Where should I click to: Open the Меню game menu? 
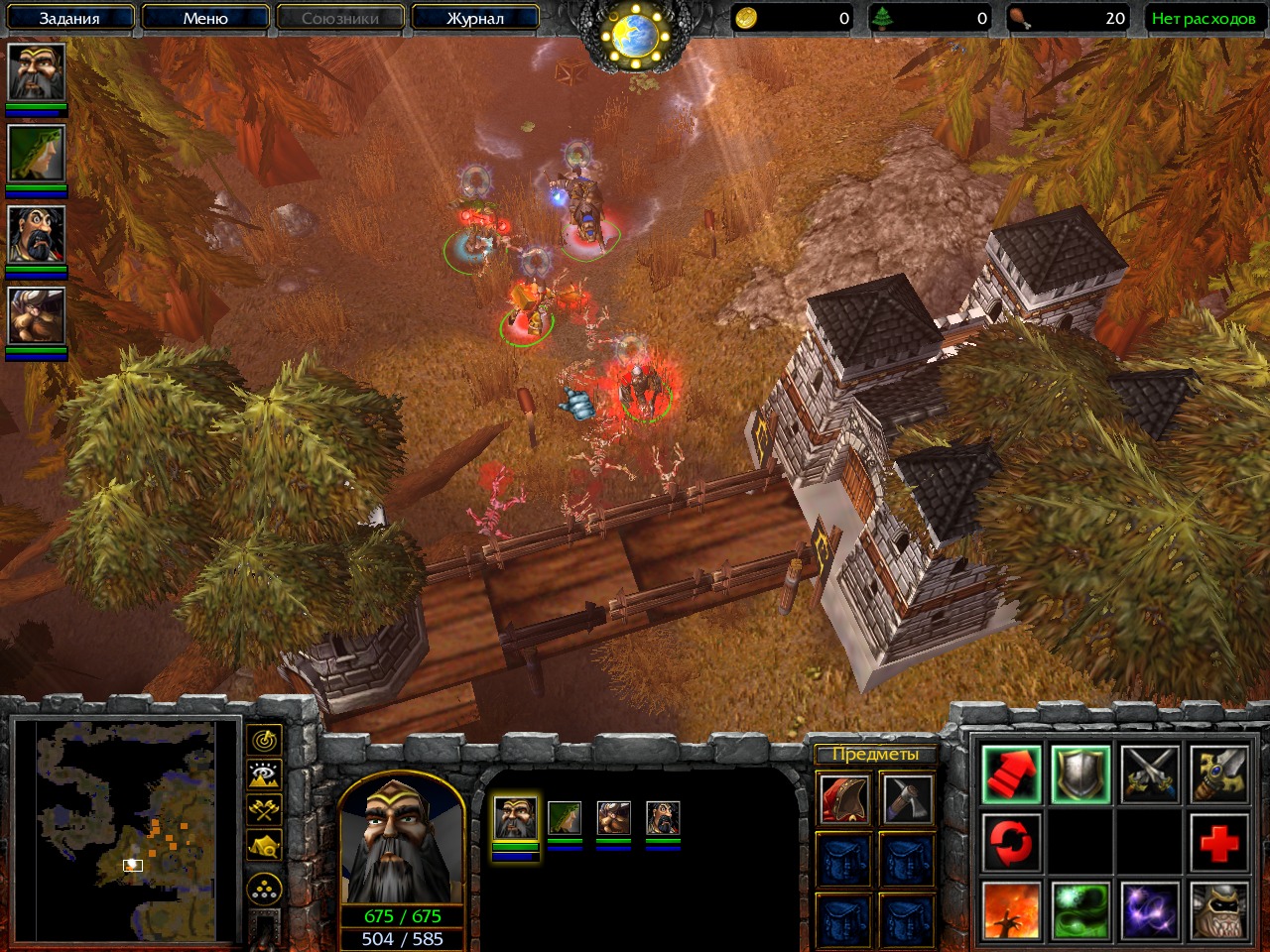click(x=205, y=18)
